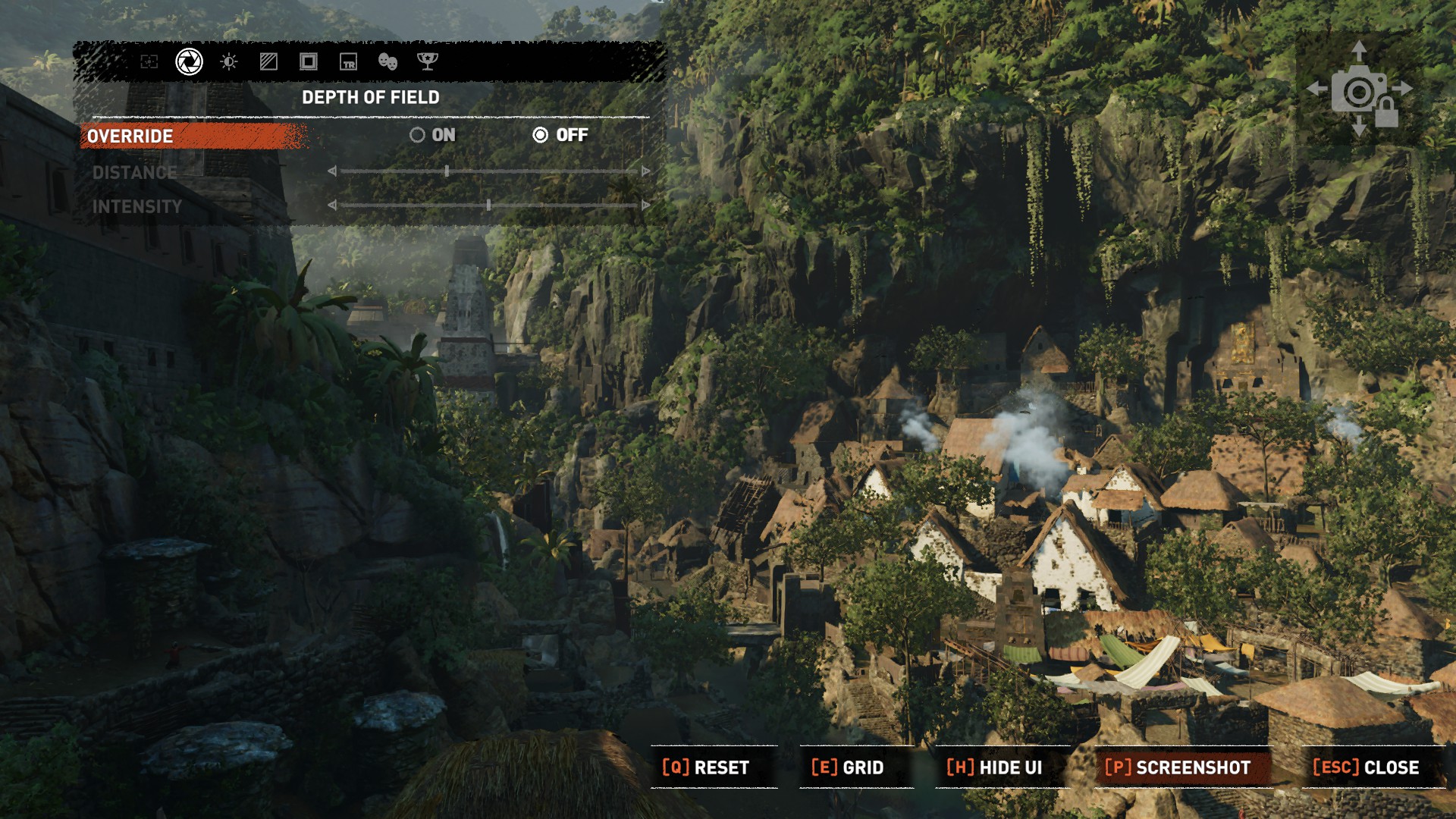Switch to the diagonal-striped filter tab
Viewport: 1456px width, 819px height.
click(x=268, y=61)
